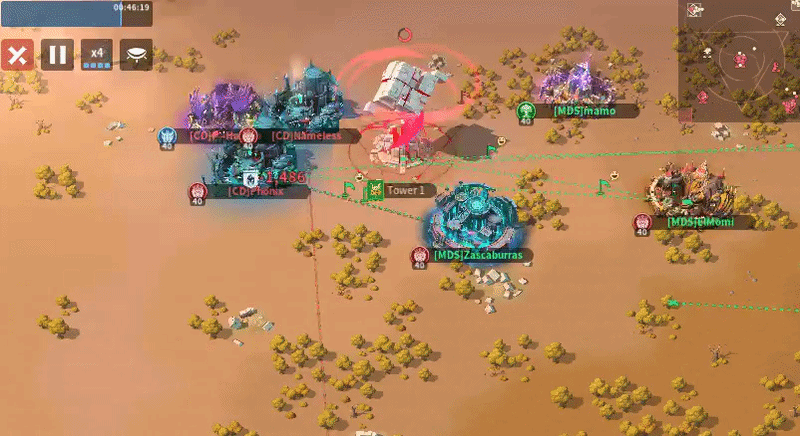Pause the replay playback
Viewport: 800px width, 436px height.
[x=57, y=54]
